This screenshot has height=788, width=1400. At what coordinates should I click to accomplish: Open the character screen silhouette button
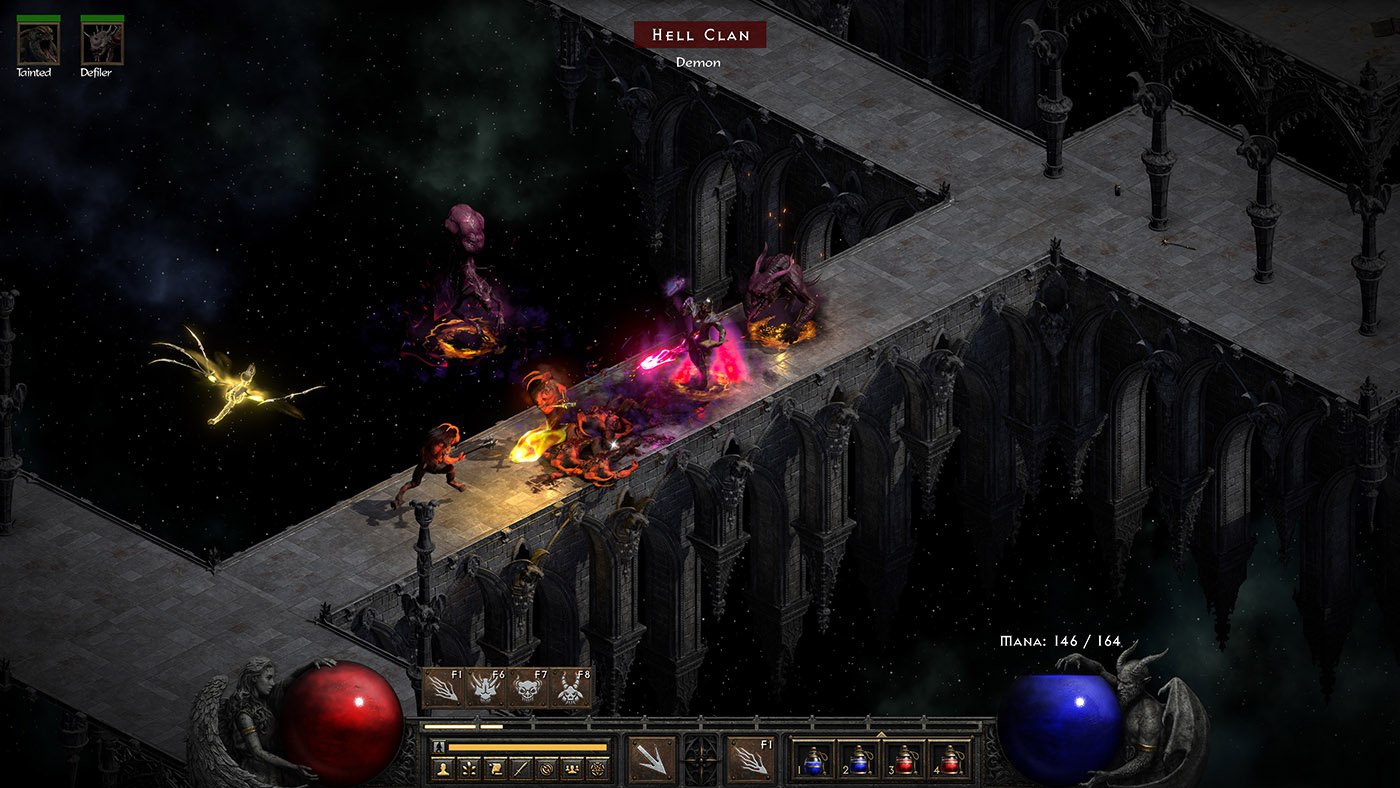click(x=443, y=769)
